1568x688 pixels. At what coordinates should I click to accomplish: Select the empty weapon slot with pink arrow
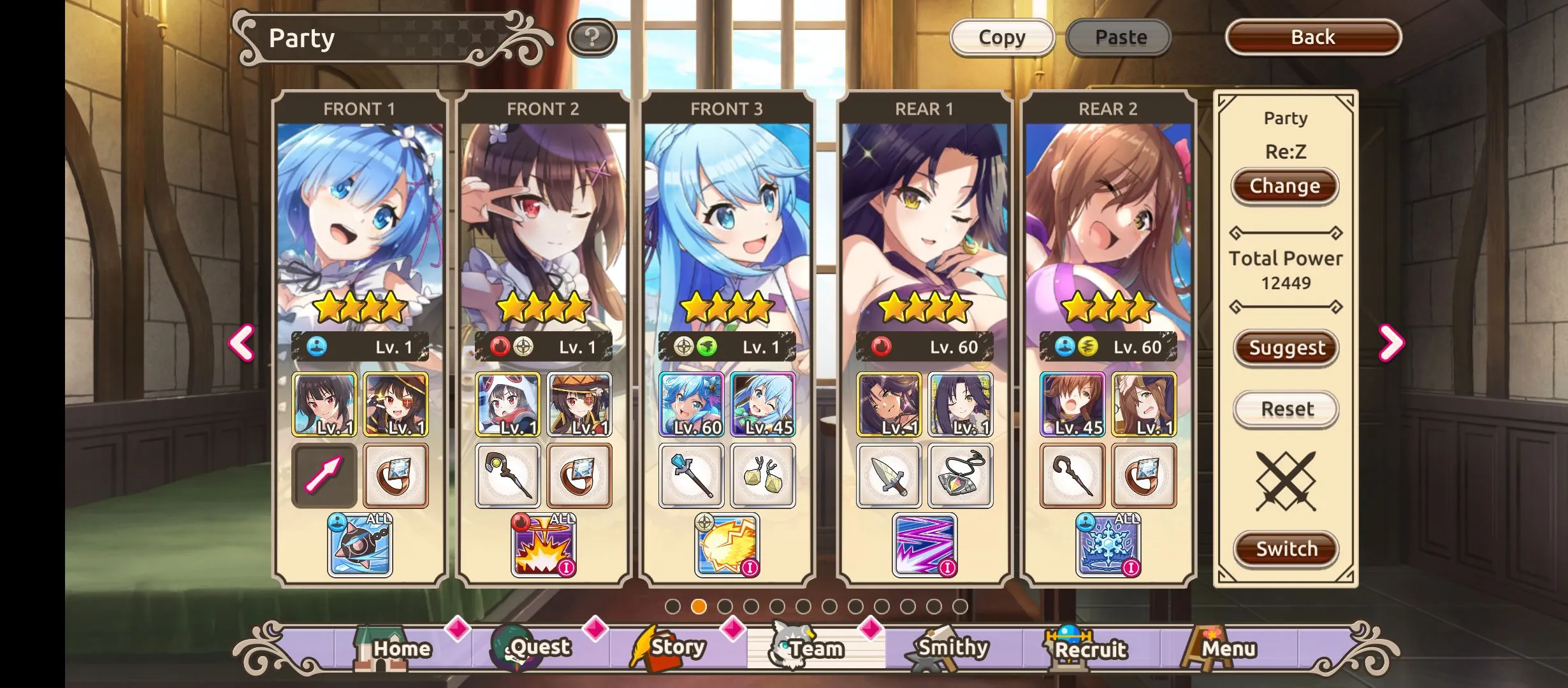point(324,475)
